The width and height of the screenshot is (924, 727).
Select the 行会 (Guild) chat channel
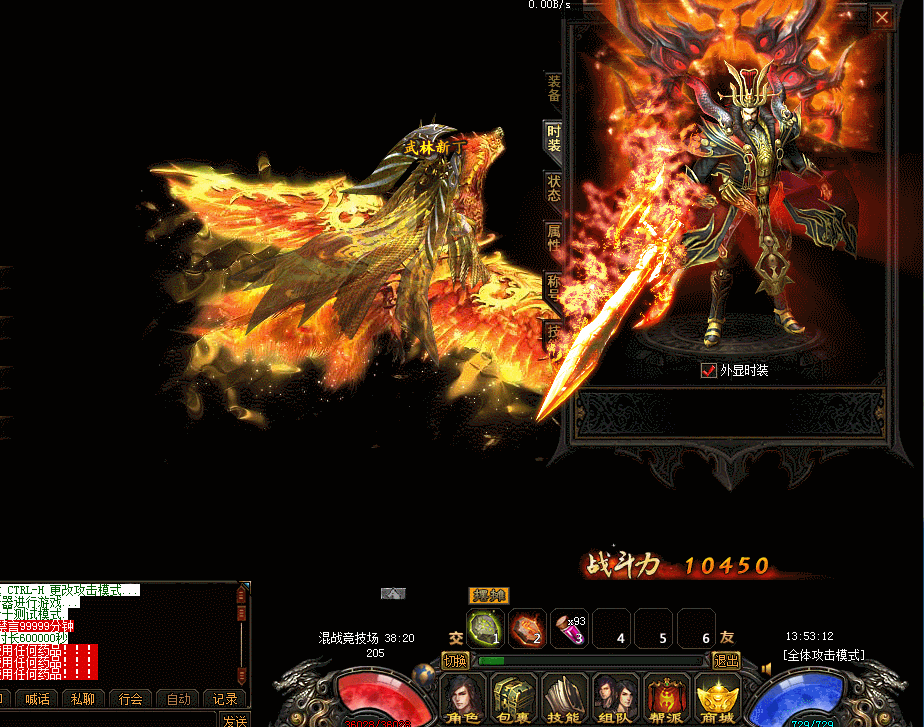pos(131,699)
